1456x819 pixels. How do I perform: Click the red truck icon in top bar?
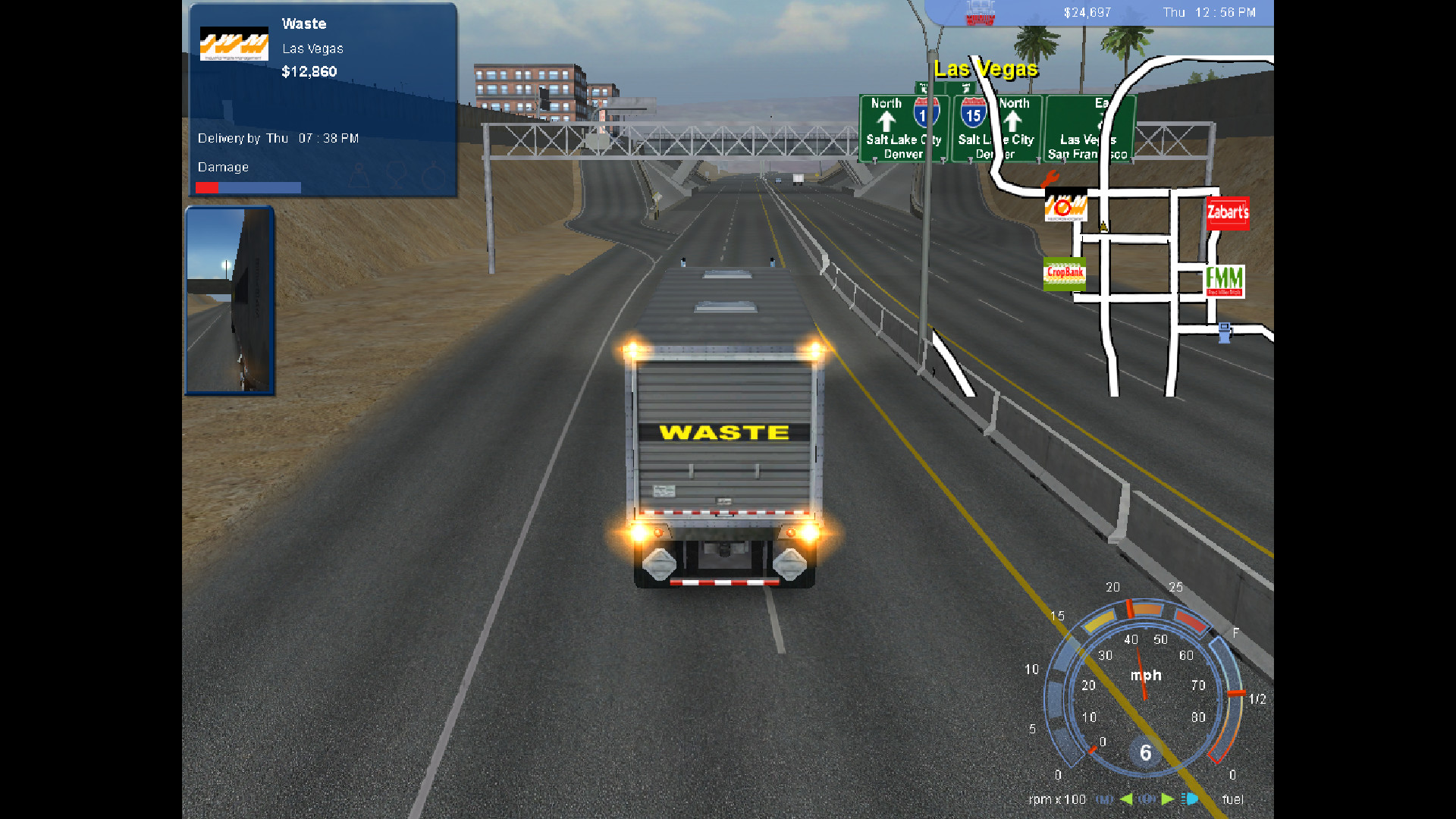click(979, 13)
